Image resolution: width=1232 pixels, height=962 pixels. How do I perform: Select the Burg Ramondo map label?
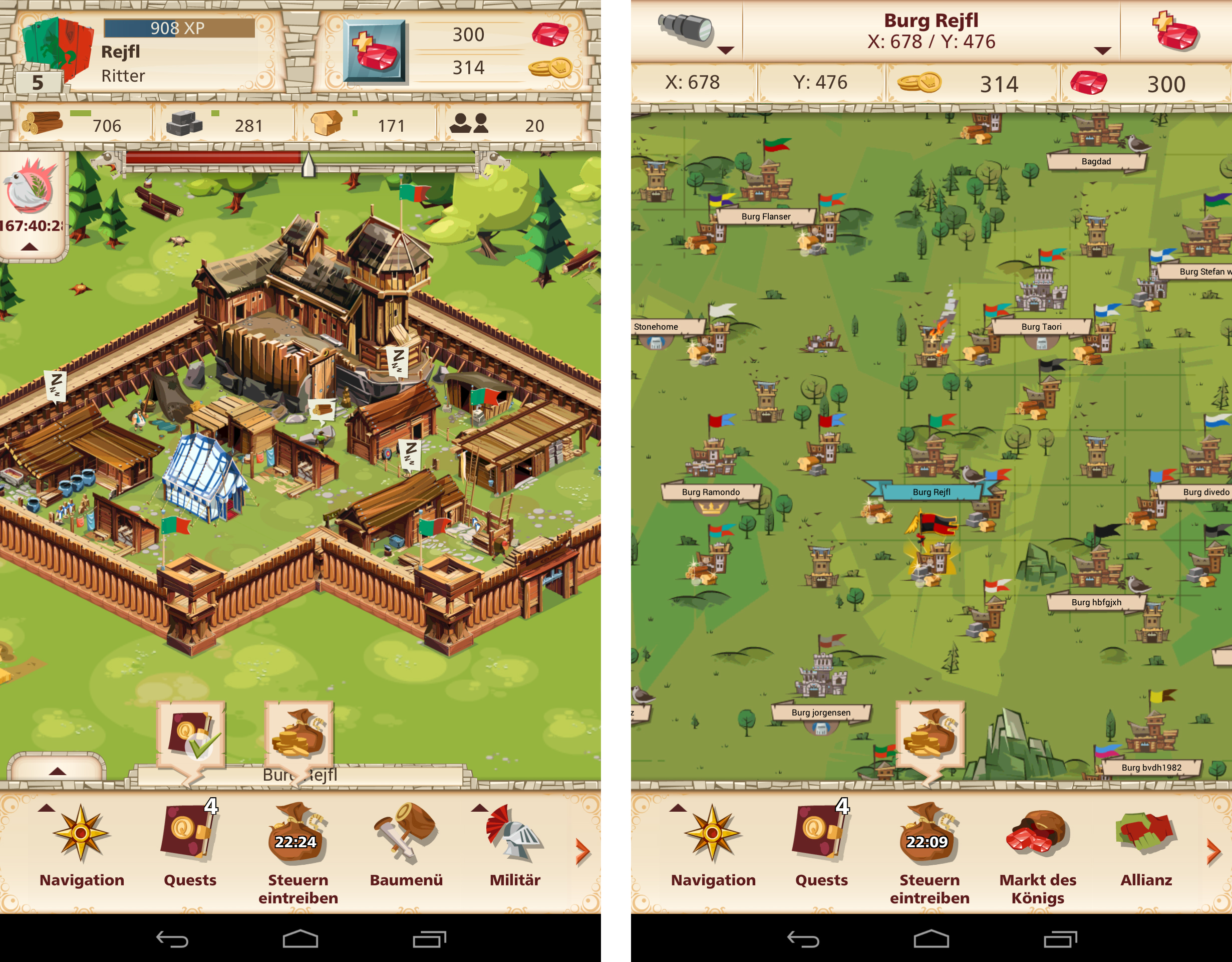coord(710,492)
